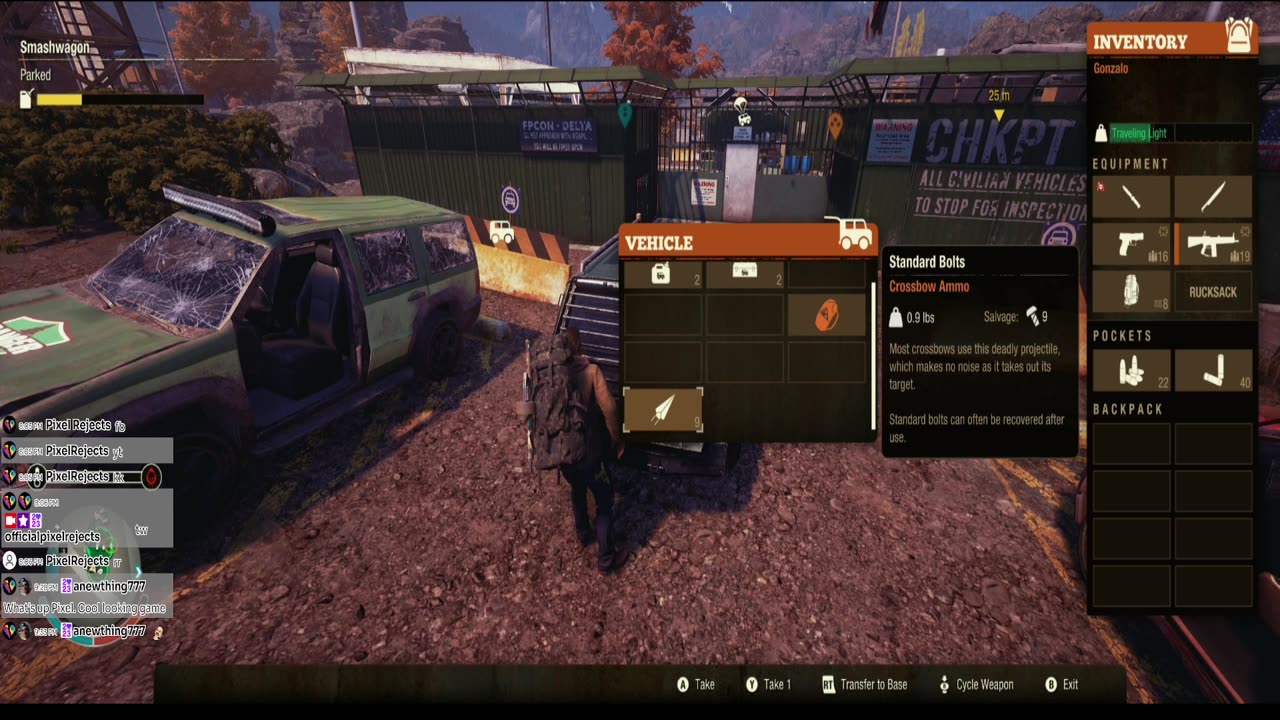1280x720 pixels.
Task: Open the equipped backpack slot
Action: pyautogui.click(x=1131, y=291)
